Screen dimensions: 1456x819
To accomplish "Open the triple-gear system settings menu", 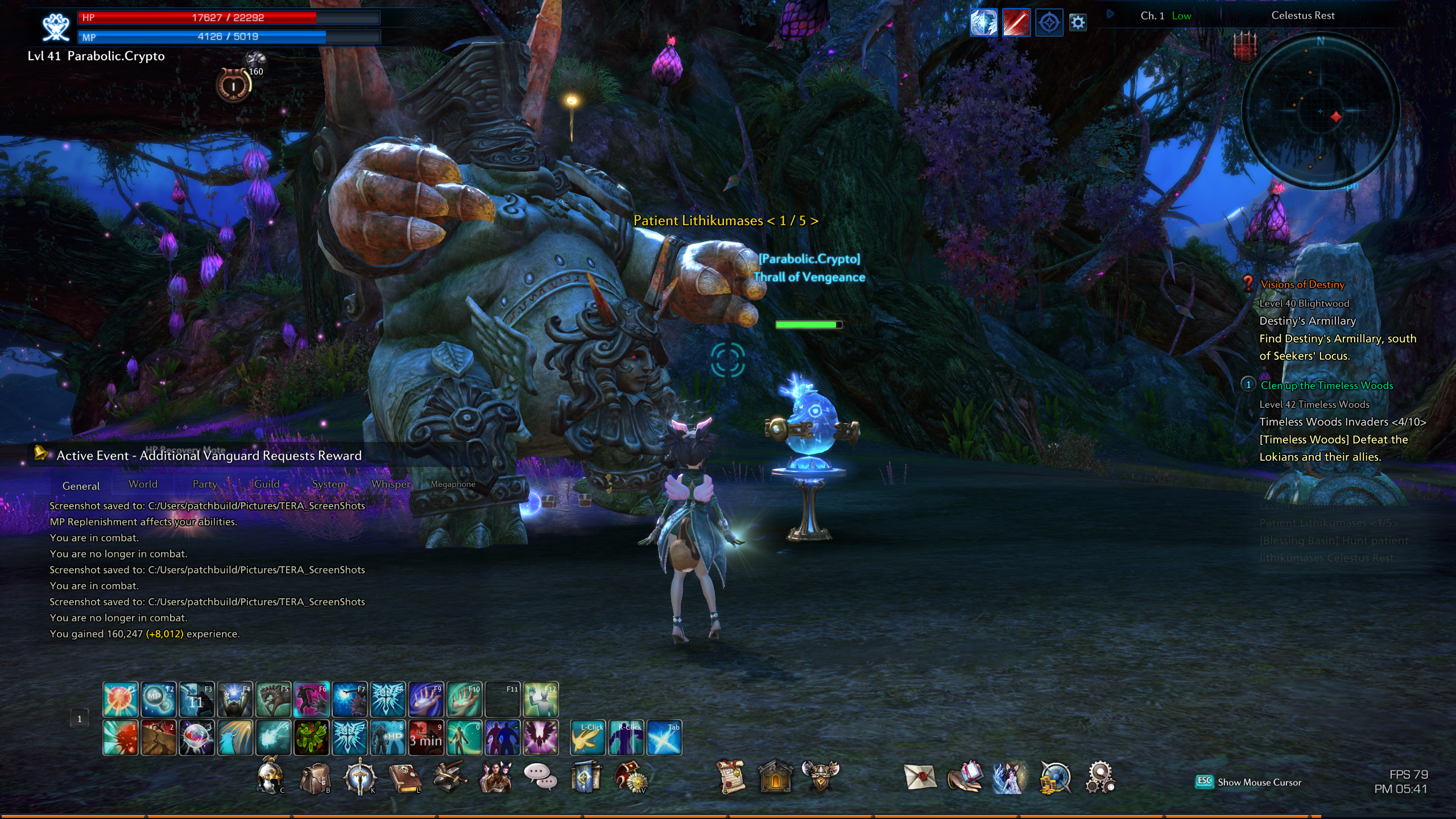I will [1100, 777].
